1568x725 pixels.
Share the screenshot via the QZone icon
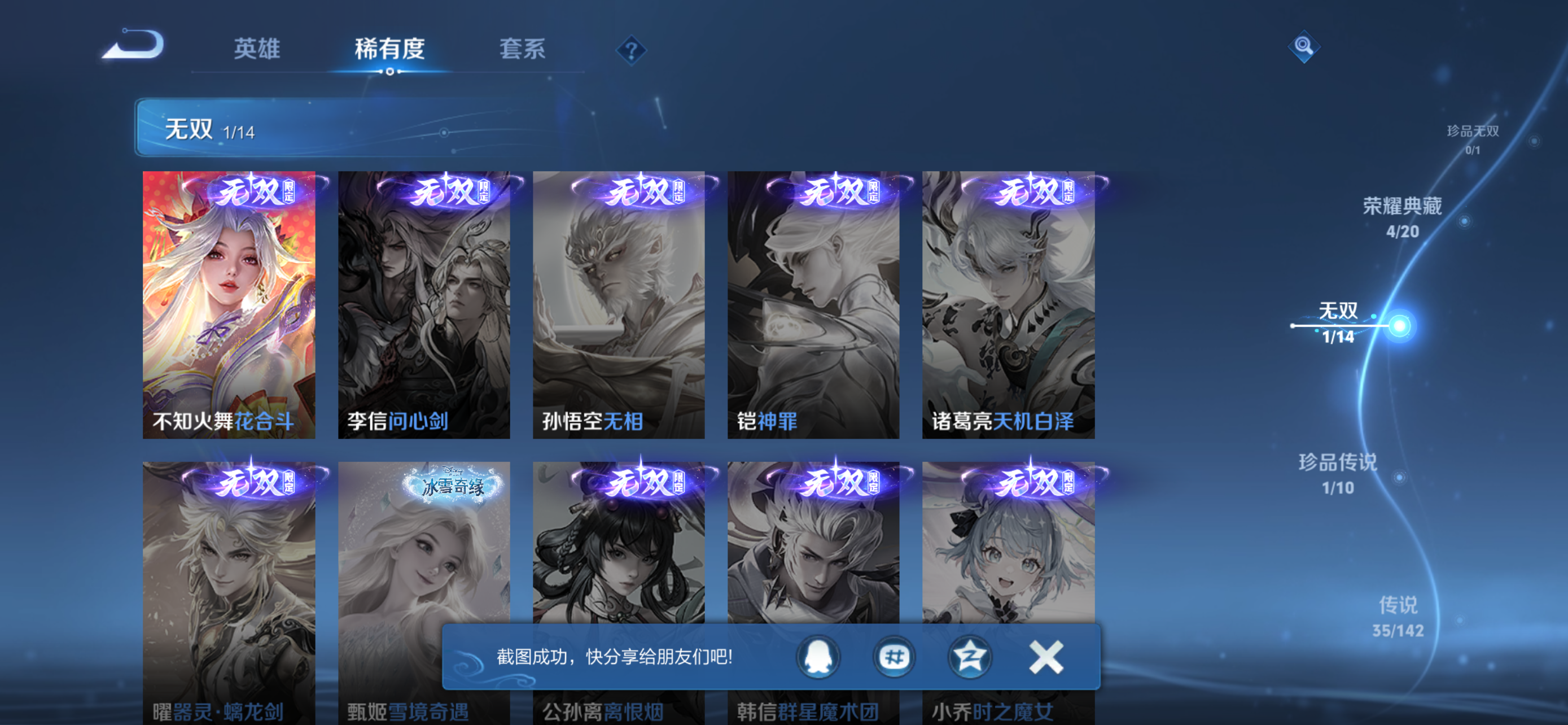(970, 657)
